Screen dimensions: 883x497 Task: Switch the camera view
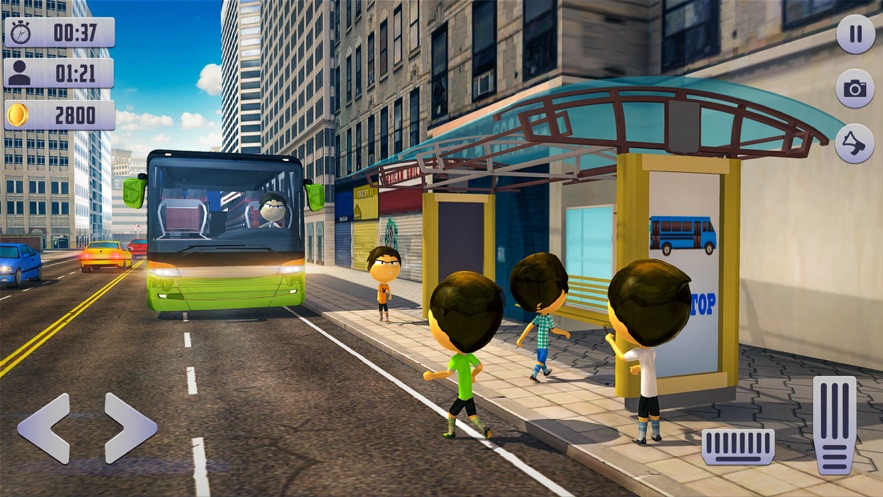tap(855, 89)
